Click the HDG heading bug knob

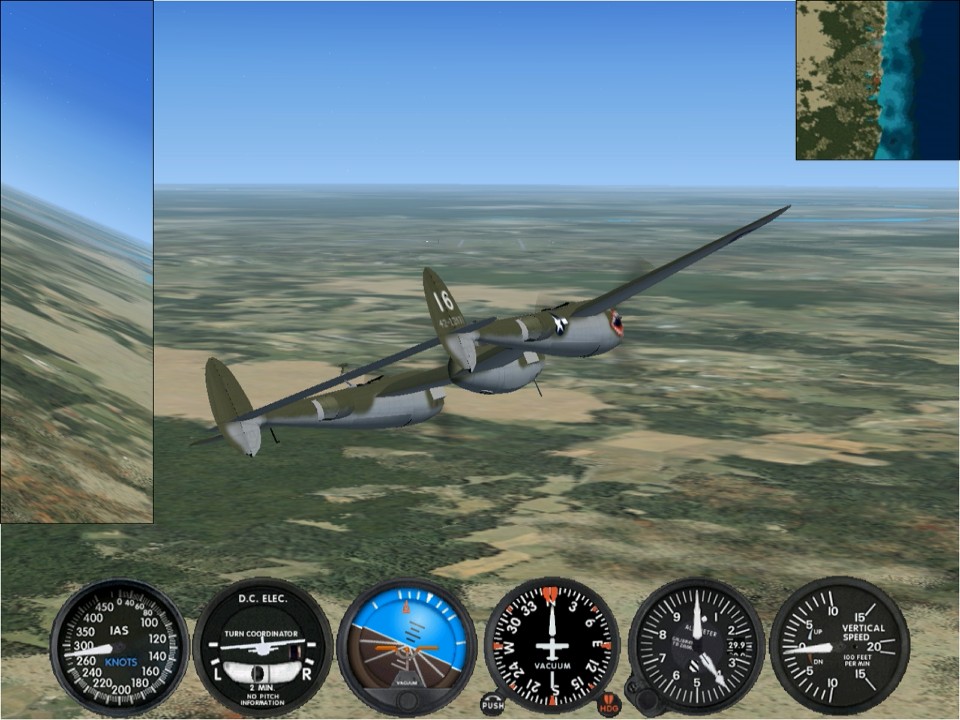[x=609, y=704]
